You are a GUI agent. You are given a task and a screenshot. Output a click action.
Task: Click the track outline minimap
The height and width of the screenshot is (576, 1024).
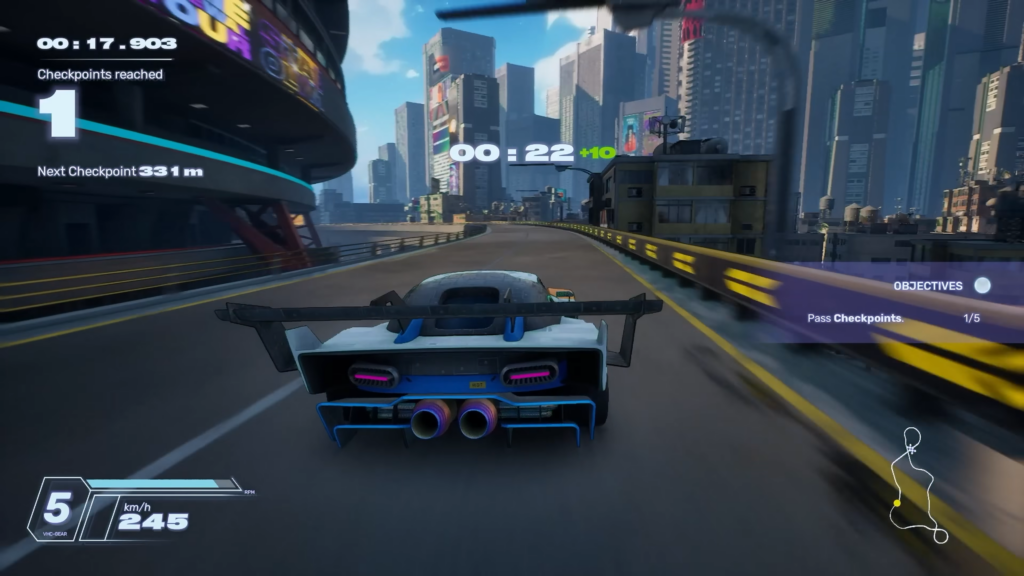919,486
